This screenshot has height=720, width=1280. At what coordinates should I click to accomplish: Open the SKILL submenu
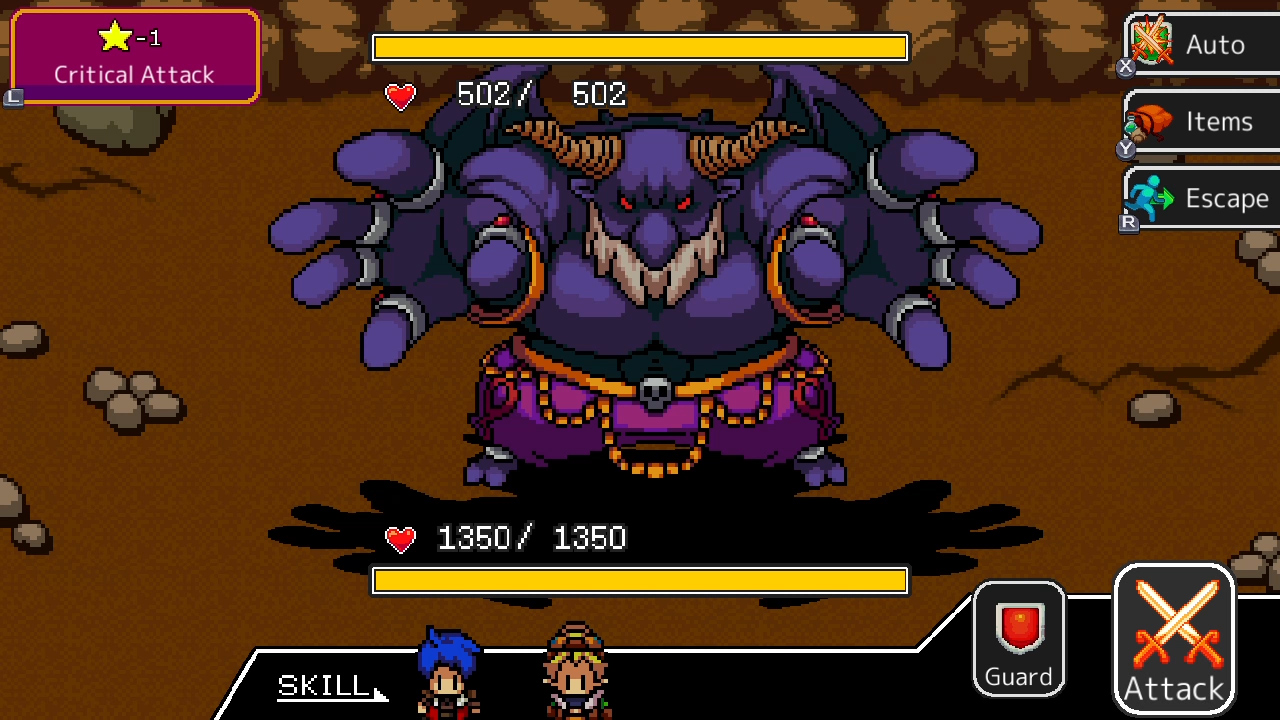tap(320, 686)
